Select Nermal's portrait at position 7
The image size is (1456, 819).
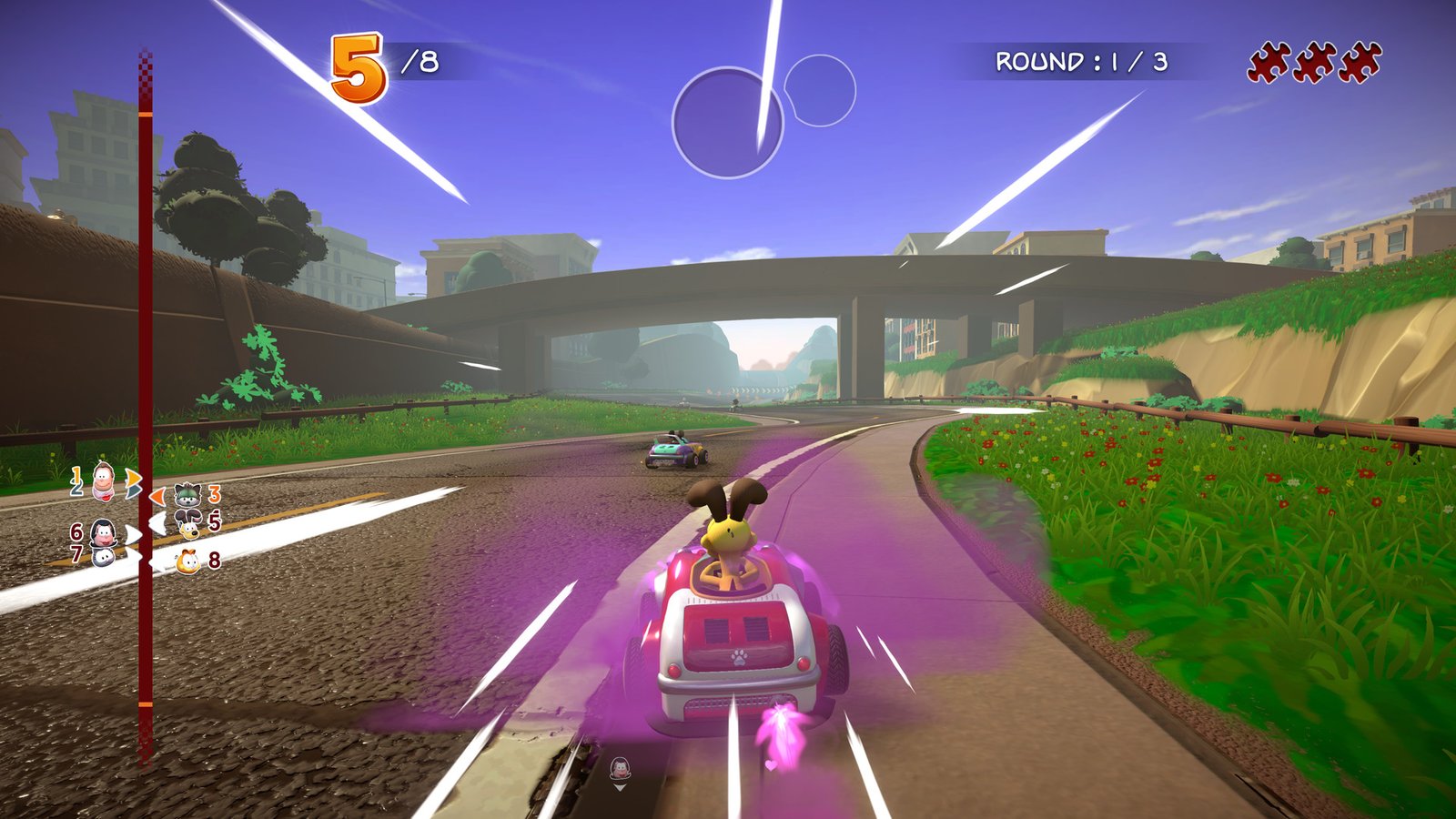click(x=103, y=559)
